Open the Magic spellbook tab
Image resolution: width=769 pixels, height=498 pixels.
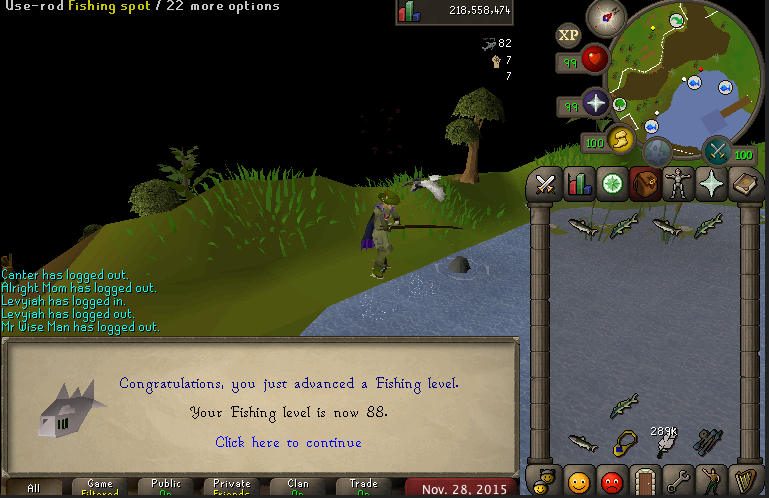pyautogui.click(x=744, y=184)
